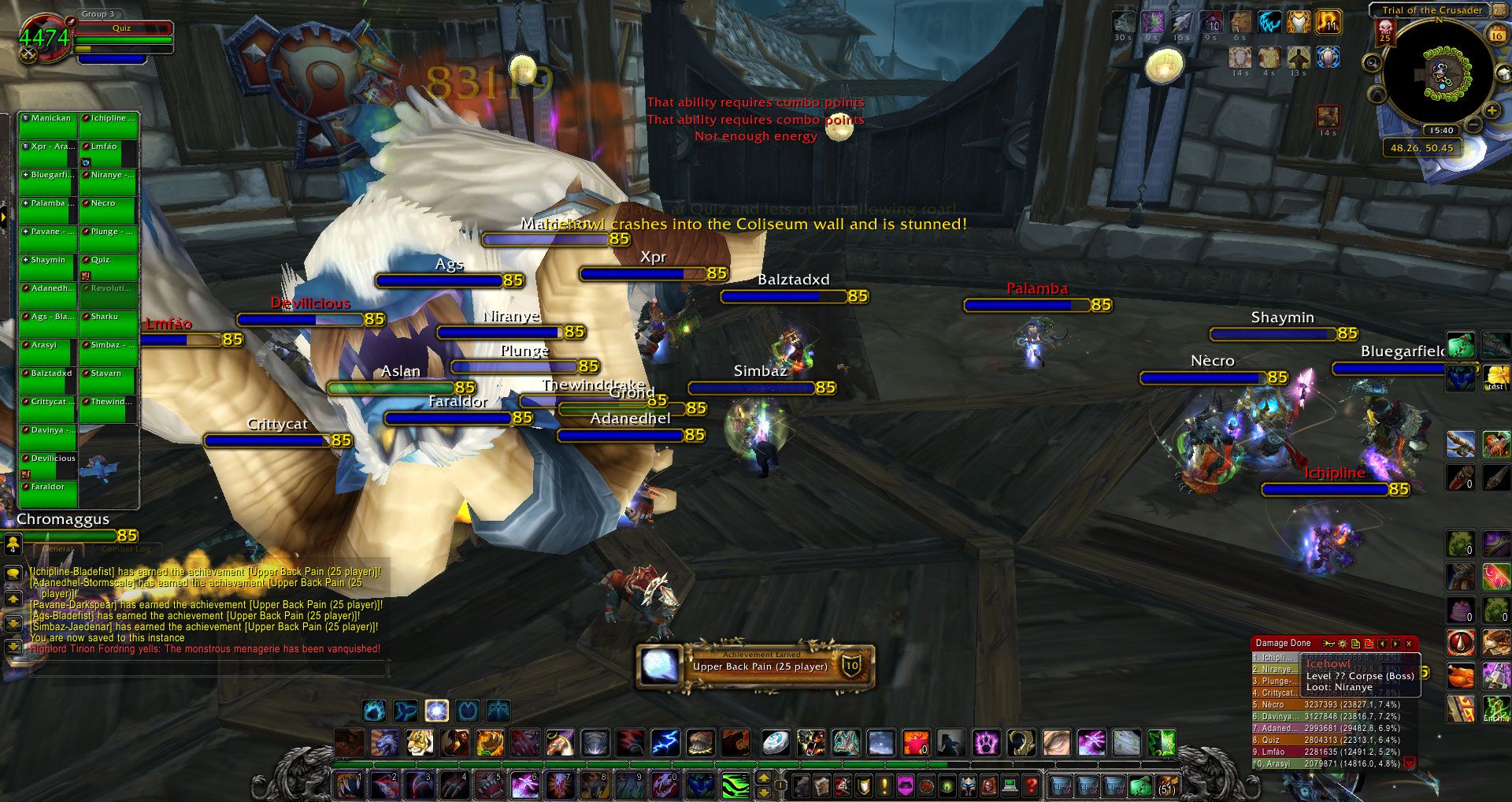The height and width of the screenshot is (802, 1512).
Task: Switch to the Combat Log chat tab
Action: pyautogui.click(x=125, y=549)
